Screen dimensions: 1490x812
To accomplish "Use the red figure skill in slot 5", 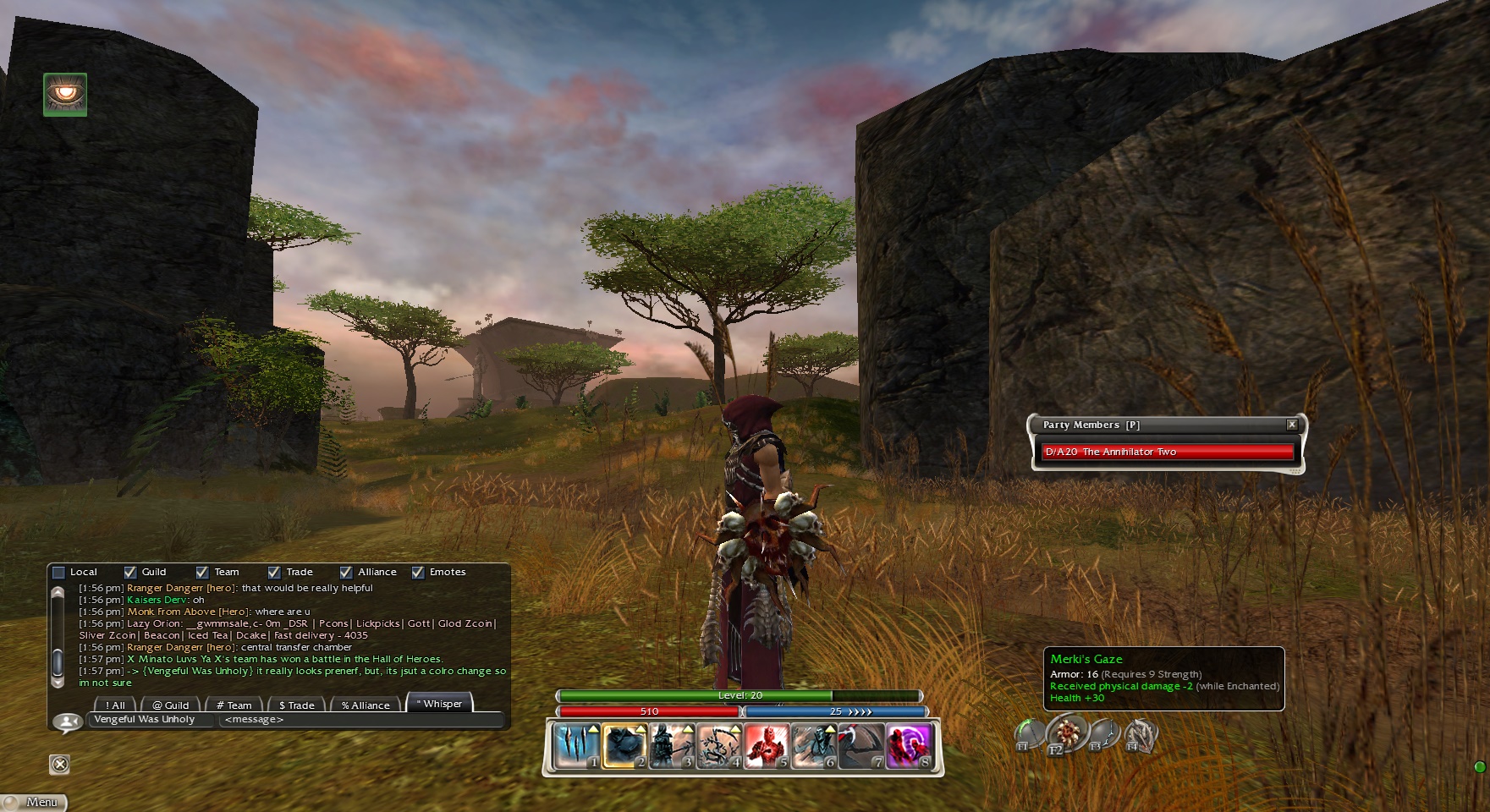I will click(x=767, y=746).
